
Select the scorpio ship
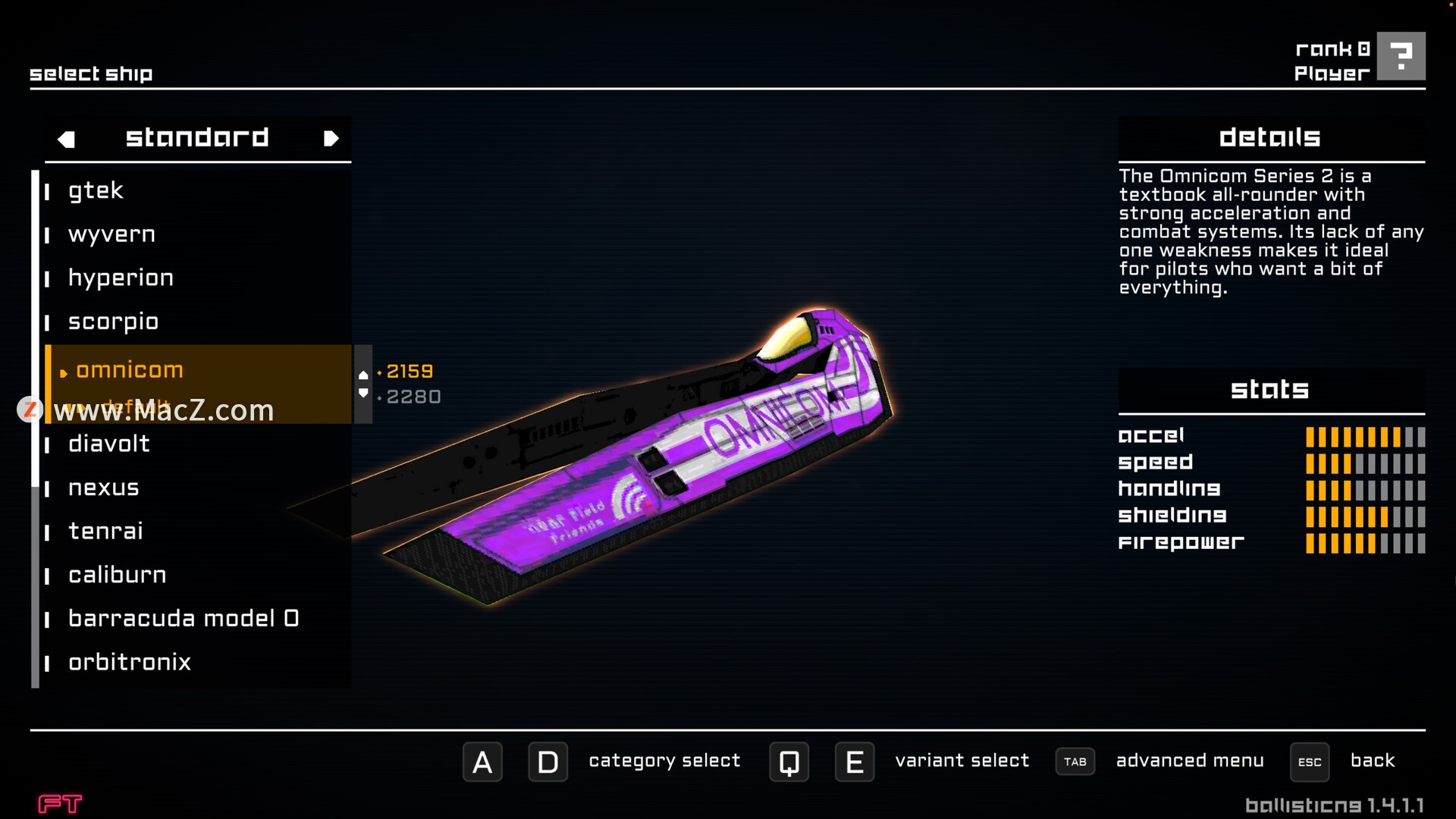tap(113, 322)
